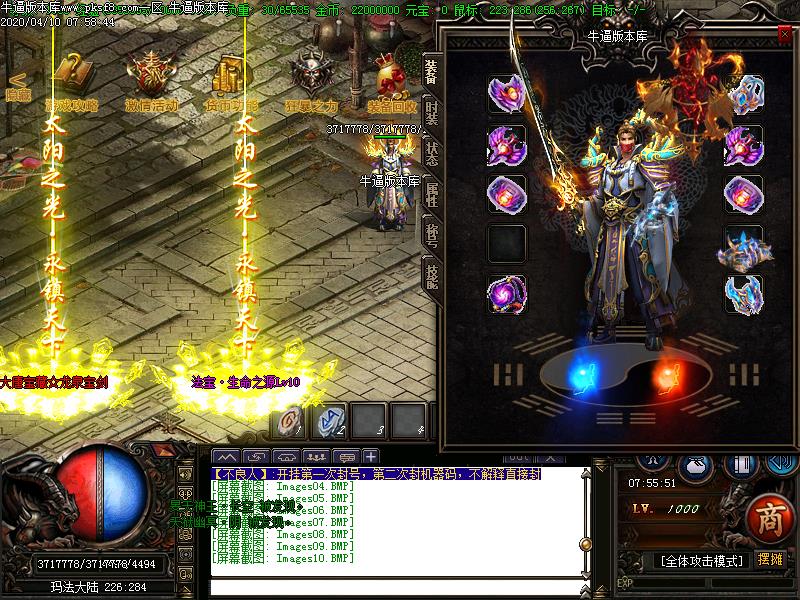Image resolution: width=800 pixels, height=600 pixels.
Task: Open the 状态 (status) tab
Action: point(431,153)
